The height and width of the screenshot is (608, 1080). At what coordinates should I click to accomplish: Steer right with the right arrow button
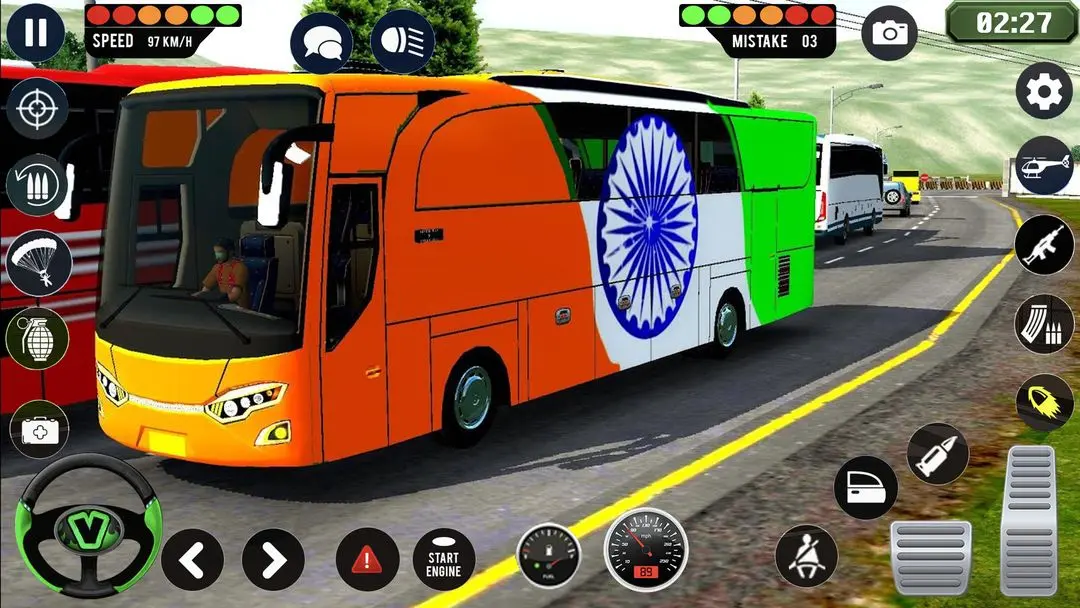click(273, 559)
